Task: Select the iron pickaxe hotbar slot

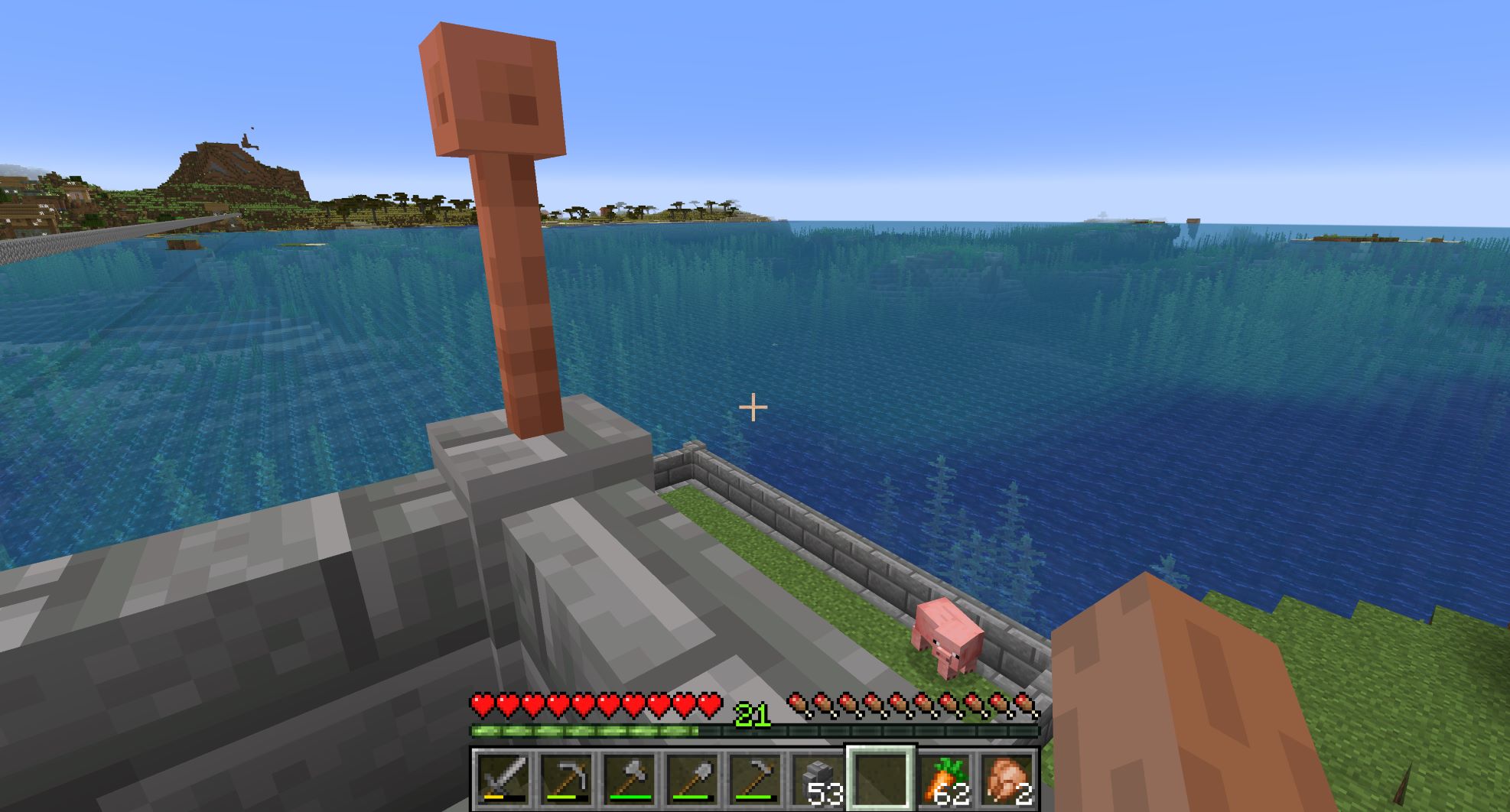Action: [x=565, y=779]
